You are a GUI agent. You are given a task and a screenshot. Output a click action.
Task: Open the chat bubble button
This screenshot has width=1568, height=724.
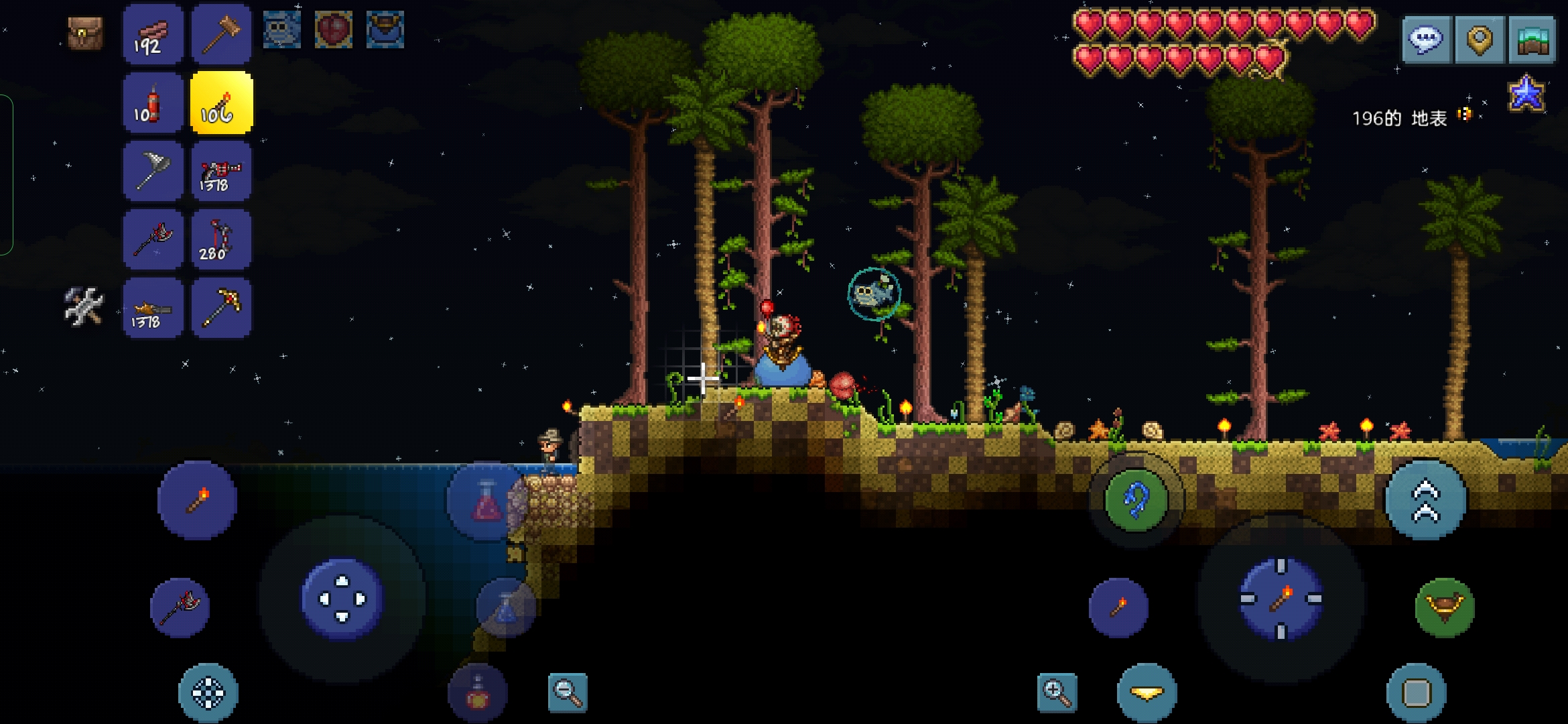tap(1426, 40)
